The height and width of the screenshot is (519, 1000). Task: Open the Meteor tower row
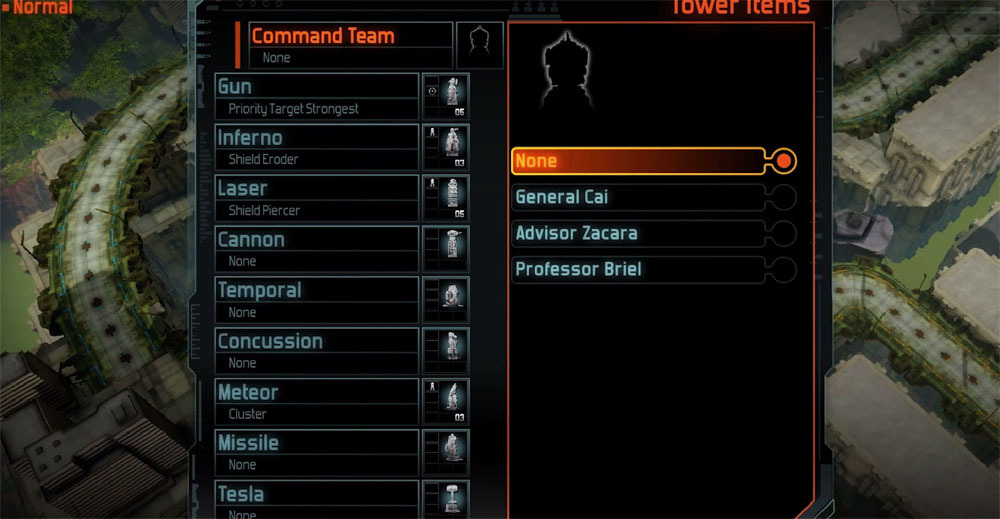coord(316,402)
